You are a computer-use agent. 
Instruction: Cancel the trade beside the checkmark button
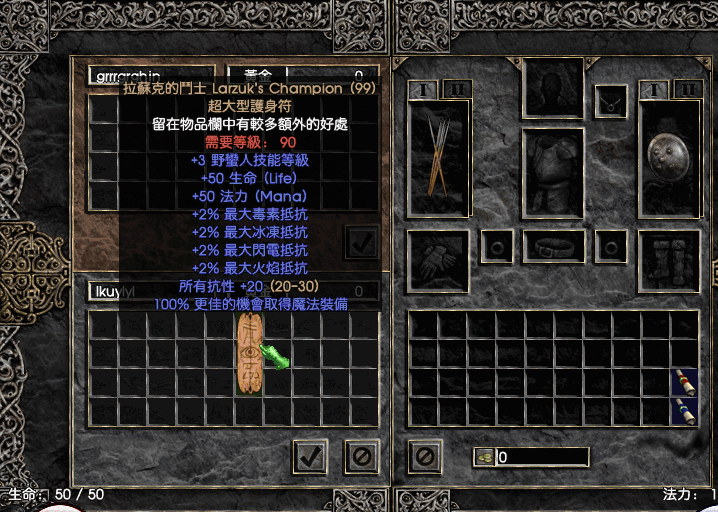tap(361, 456)
